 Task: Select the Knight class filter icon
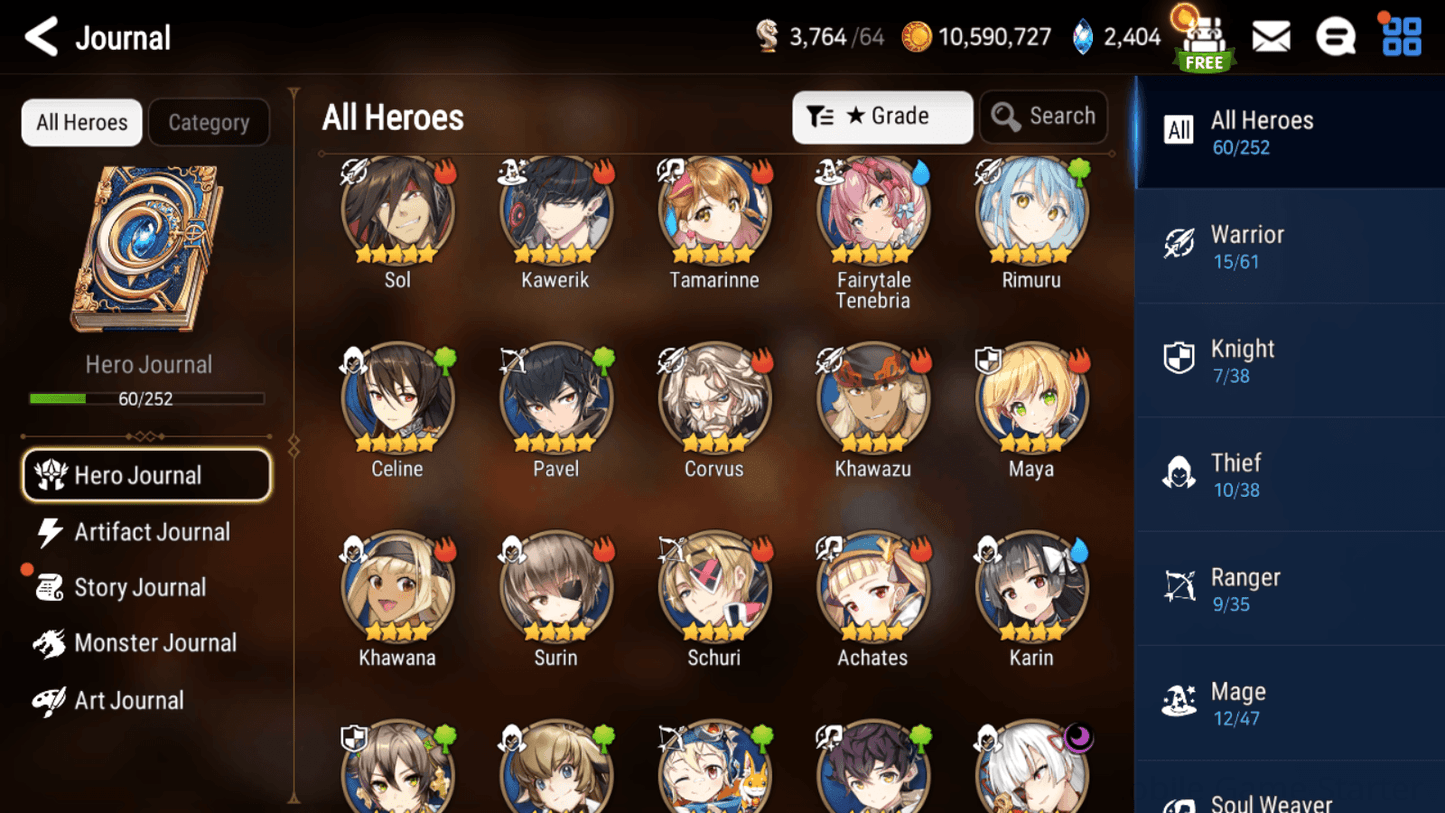coord(1180,358)
